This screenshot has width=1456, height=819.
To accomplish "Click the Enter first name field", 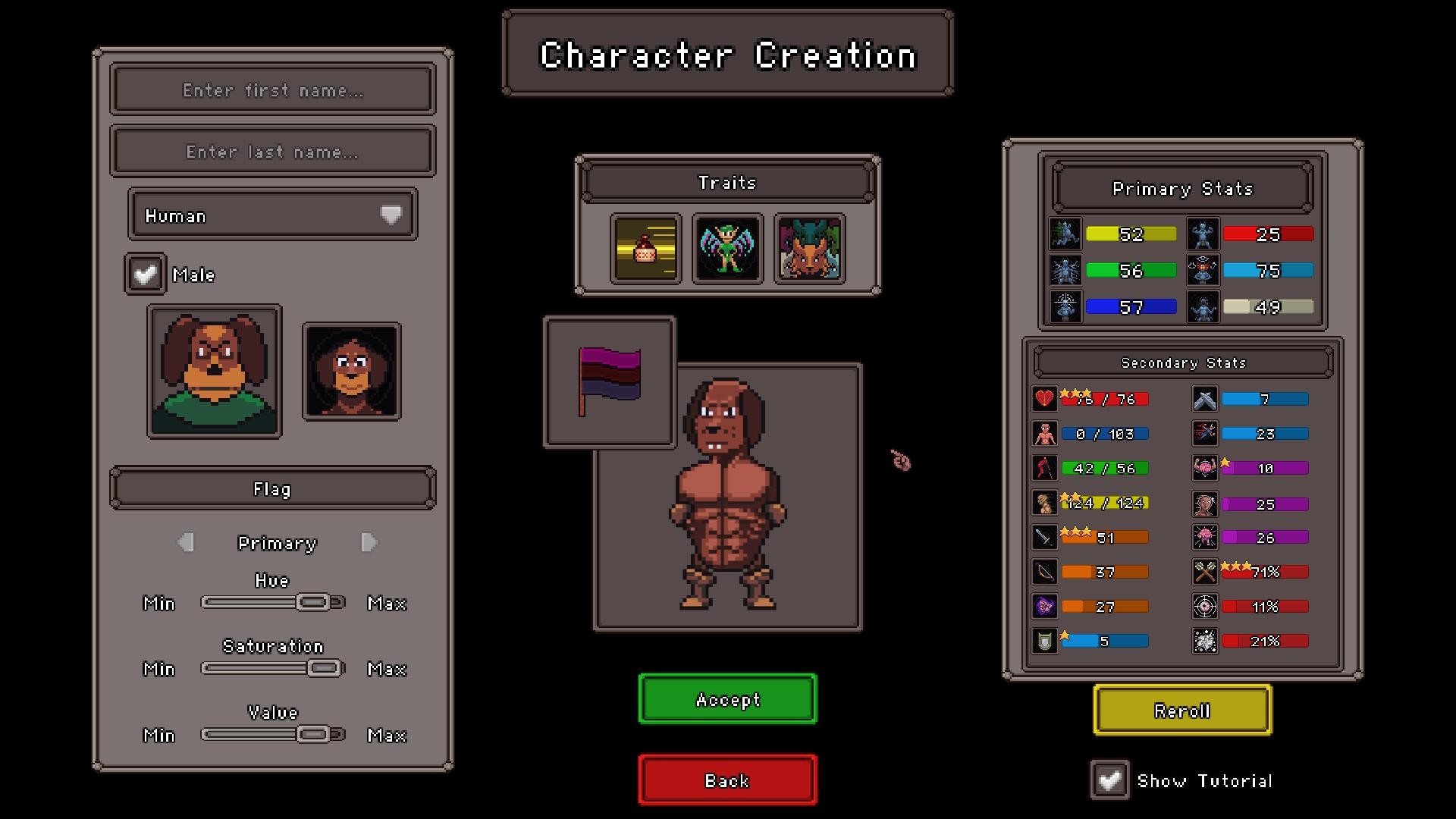I will tap(272, 90).
